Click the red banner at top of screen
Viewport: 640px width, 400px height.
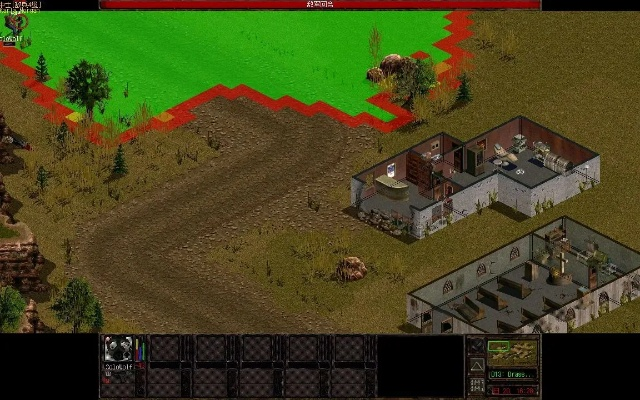click(x=320, y=5)
